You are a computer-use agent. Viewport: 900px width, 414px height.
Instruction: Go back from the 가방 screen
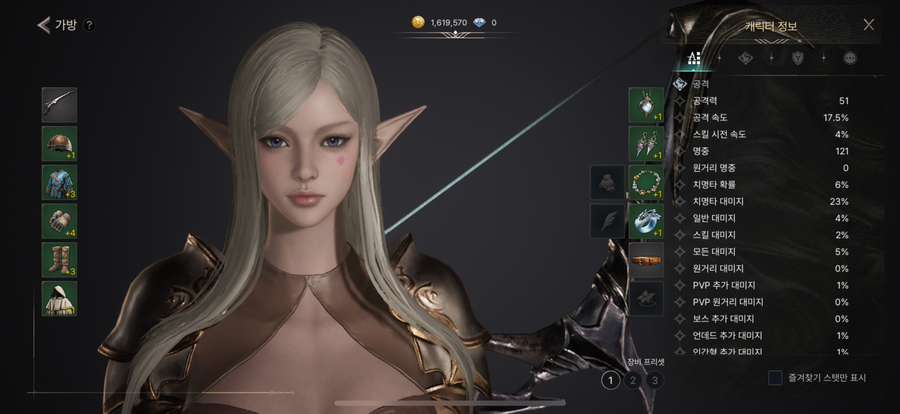pos(43,25)
